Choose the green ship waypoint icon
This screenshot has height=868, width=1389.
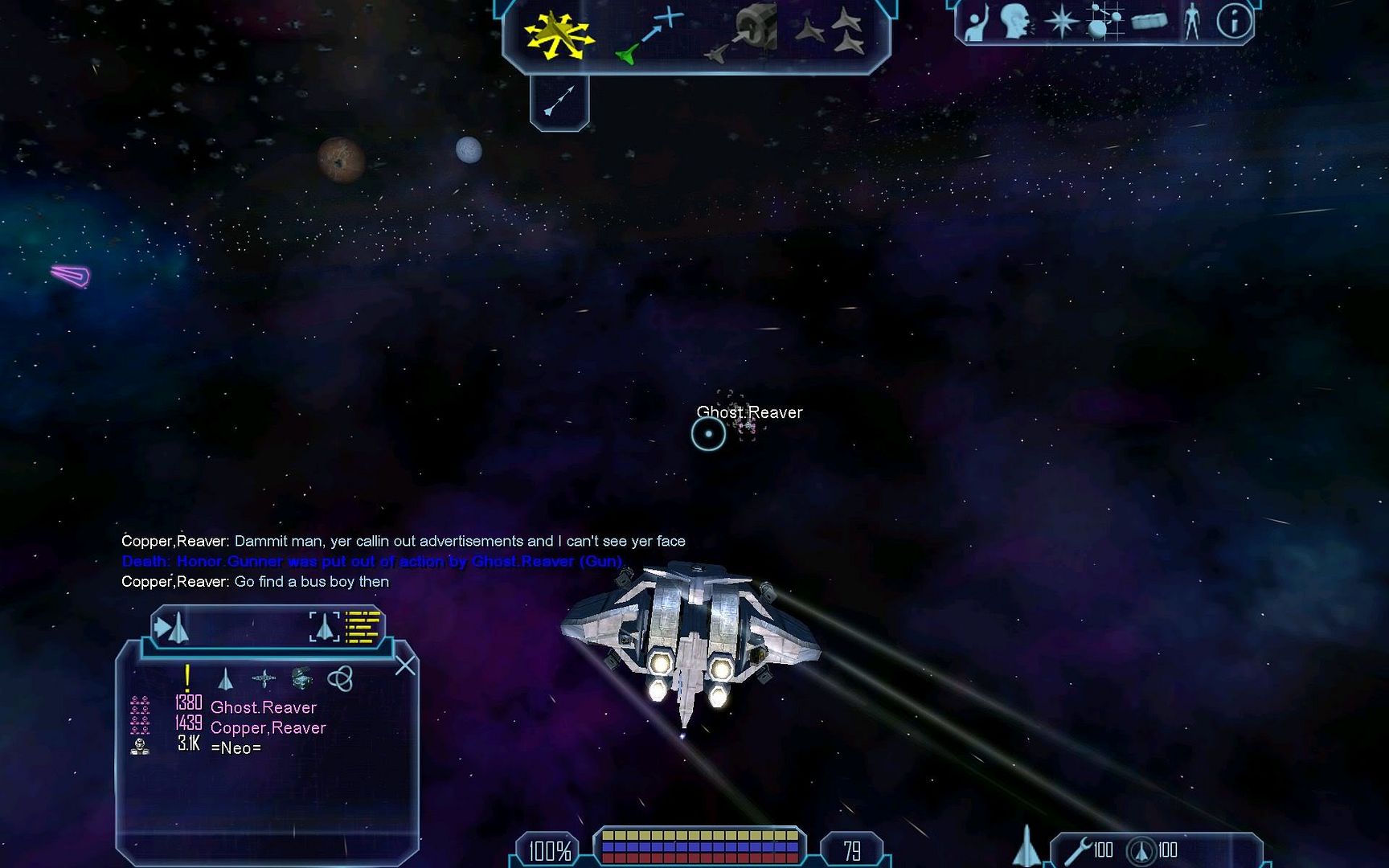click(648, 36)
